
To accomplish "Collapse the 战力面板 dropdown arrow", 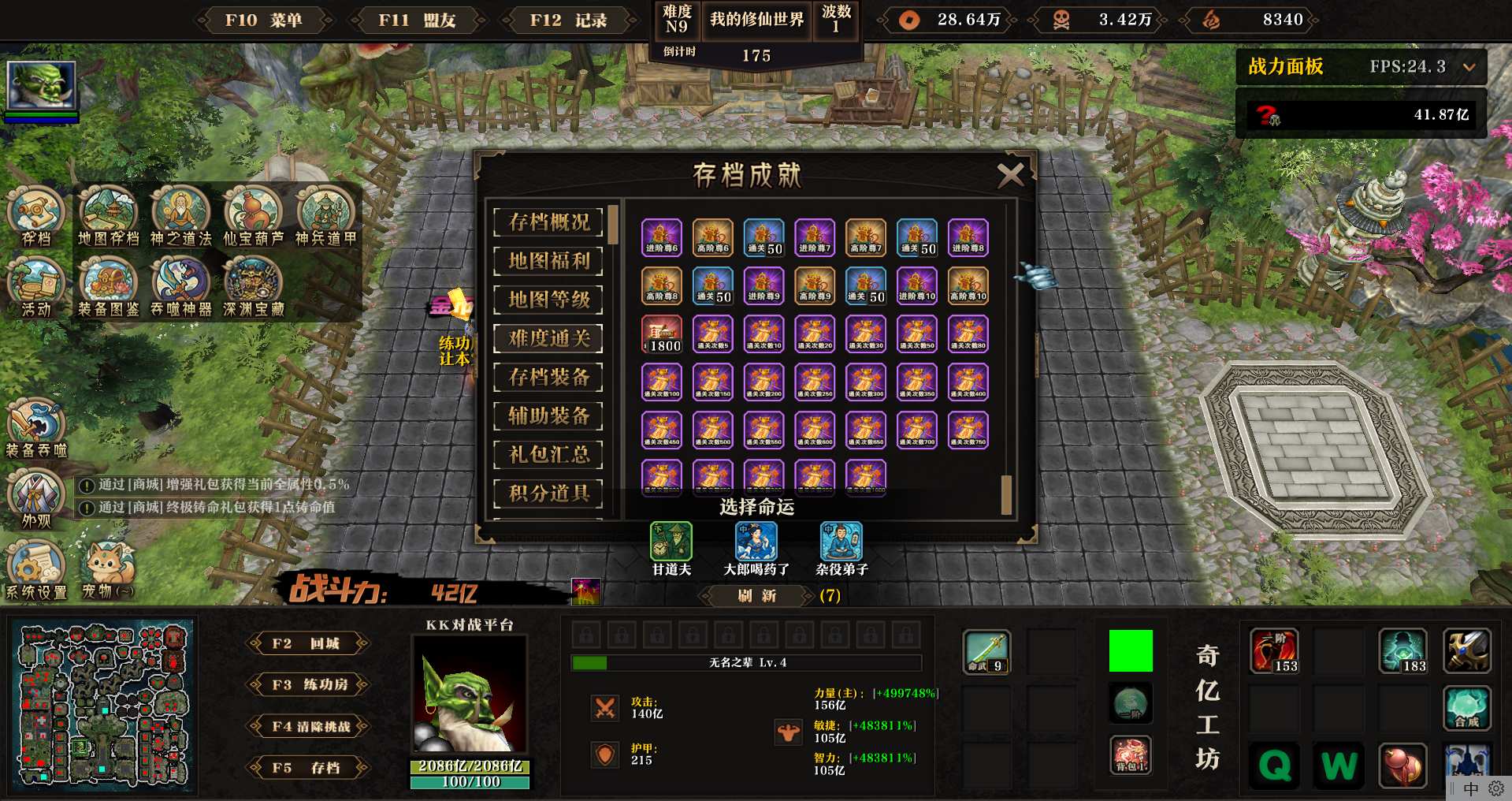I will 1469,67.
